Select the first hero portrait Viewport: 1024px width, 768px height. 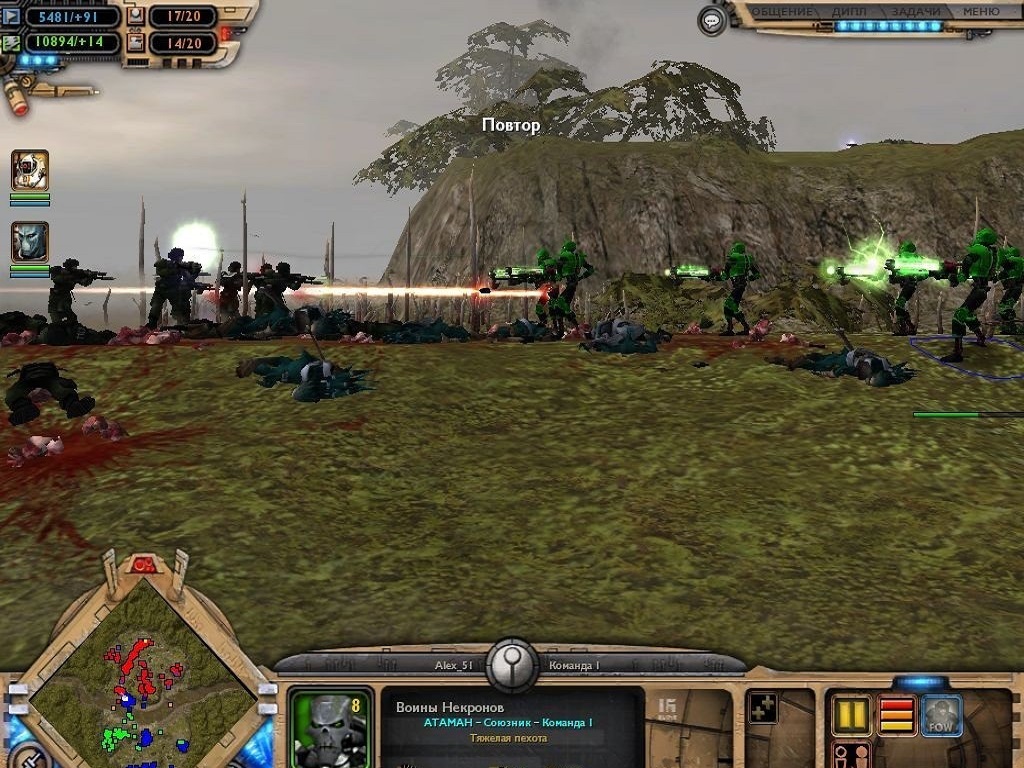[x=30, y=170]
